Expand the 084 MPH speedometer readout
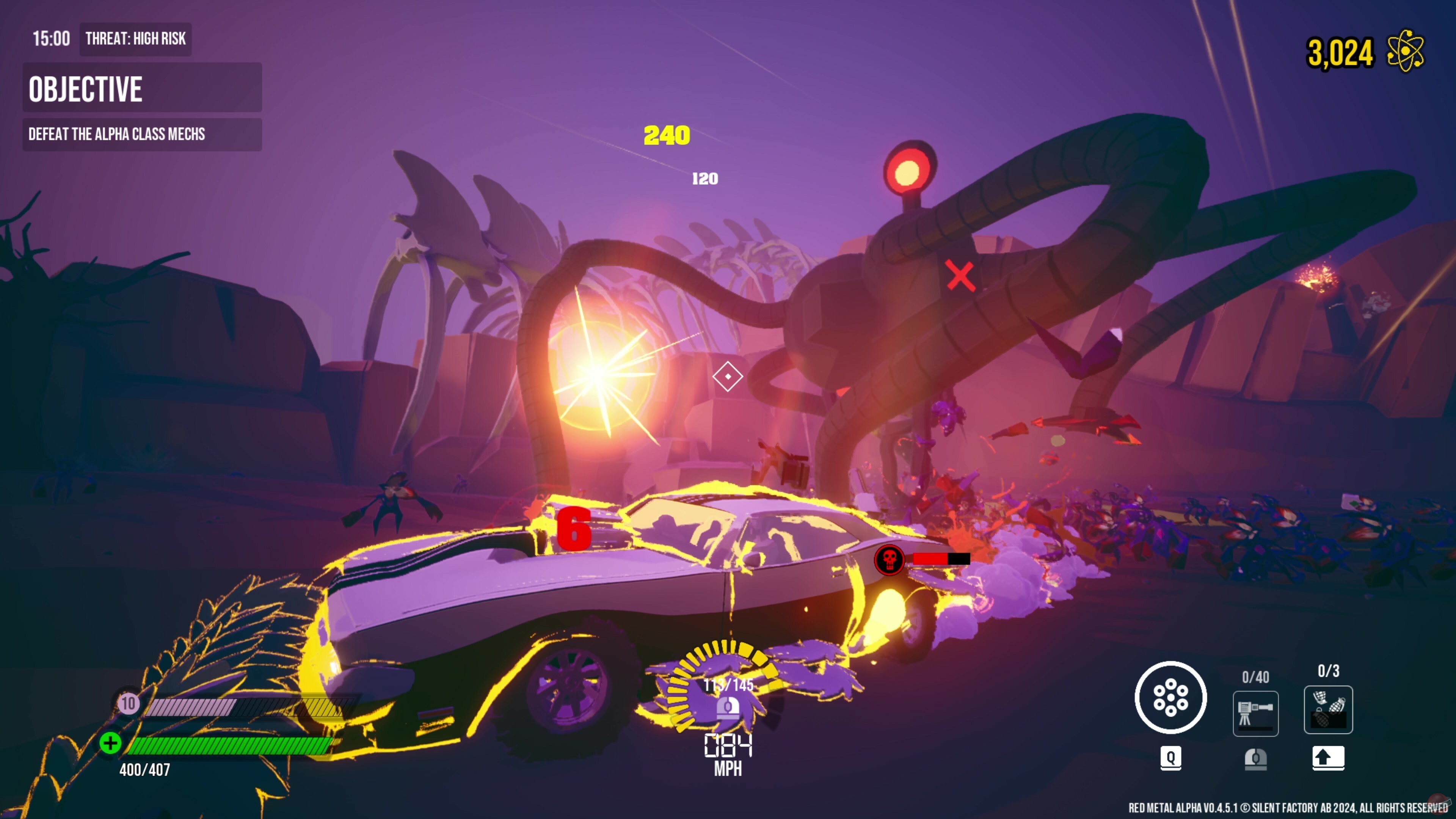 [728, 752]
